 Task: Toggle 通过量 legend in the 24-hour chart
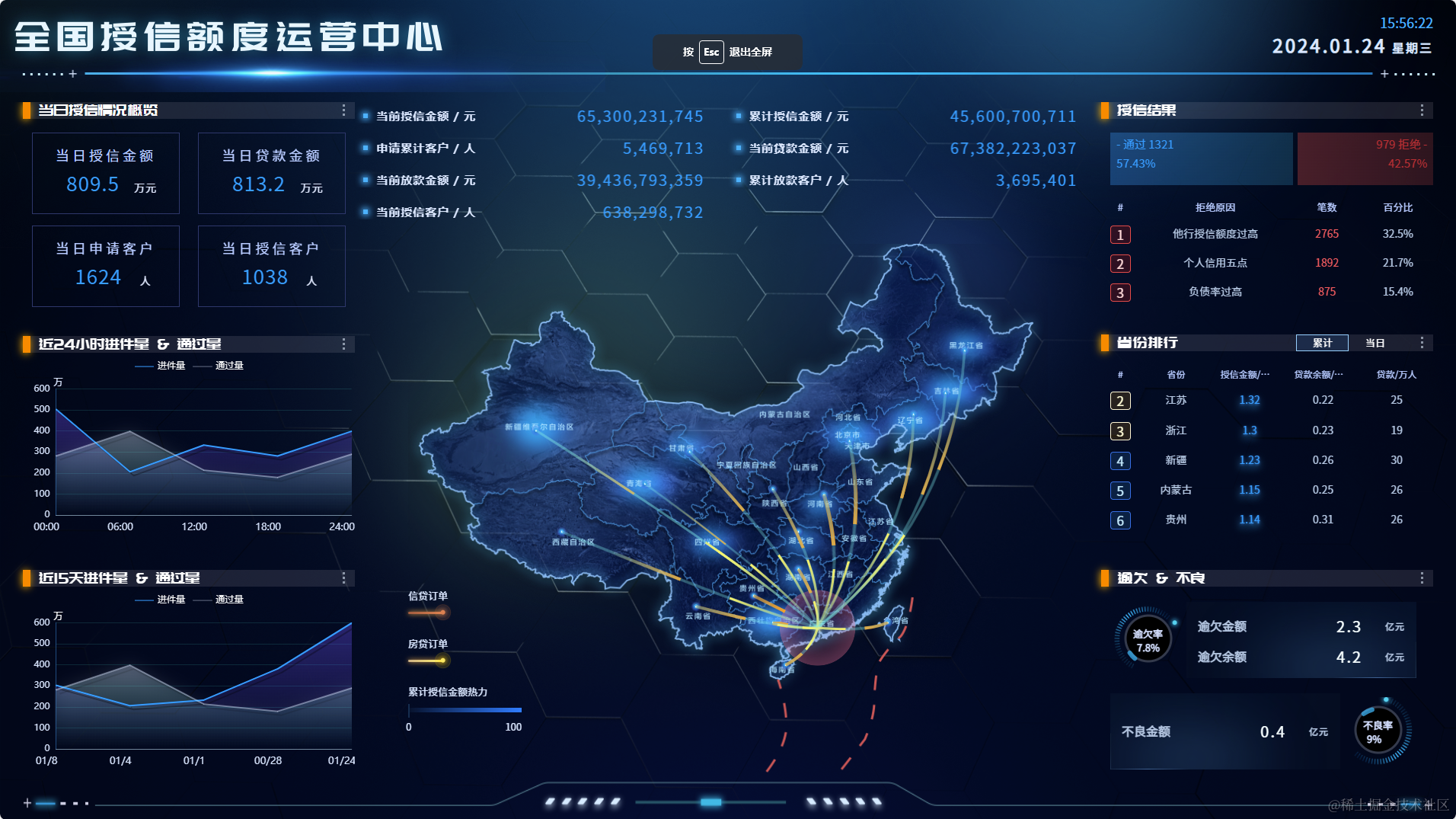219,366
